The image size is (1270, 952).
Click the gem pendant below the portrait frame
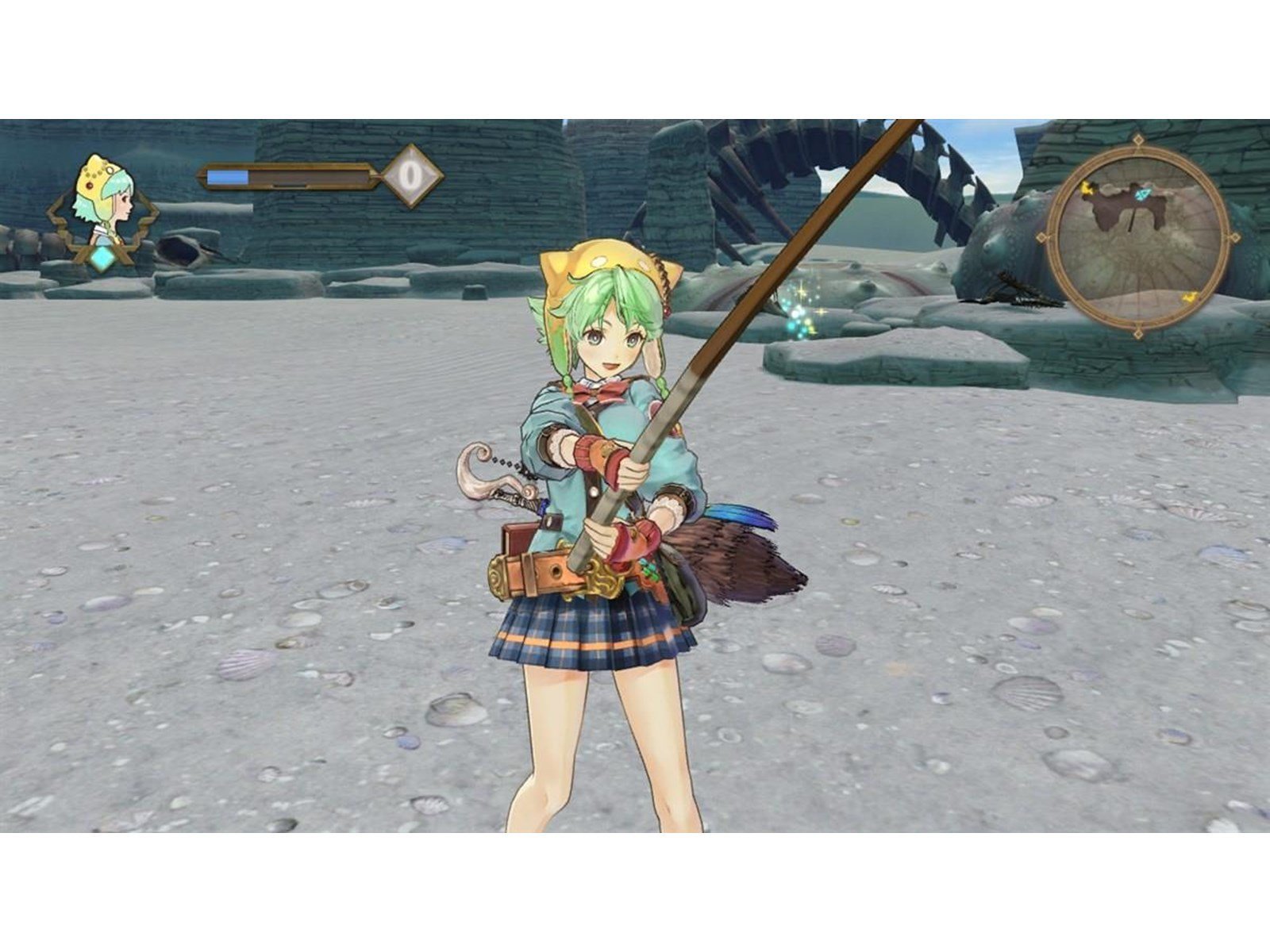point(101,256)
